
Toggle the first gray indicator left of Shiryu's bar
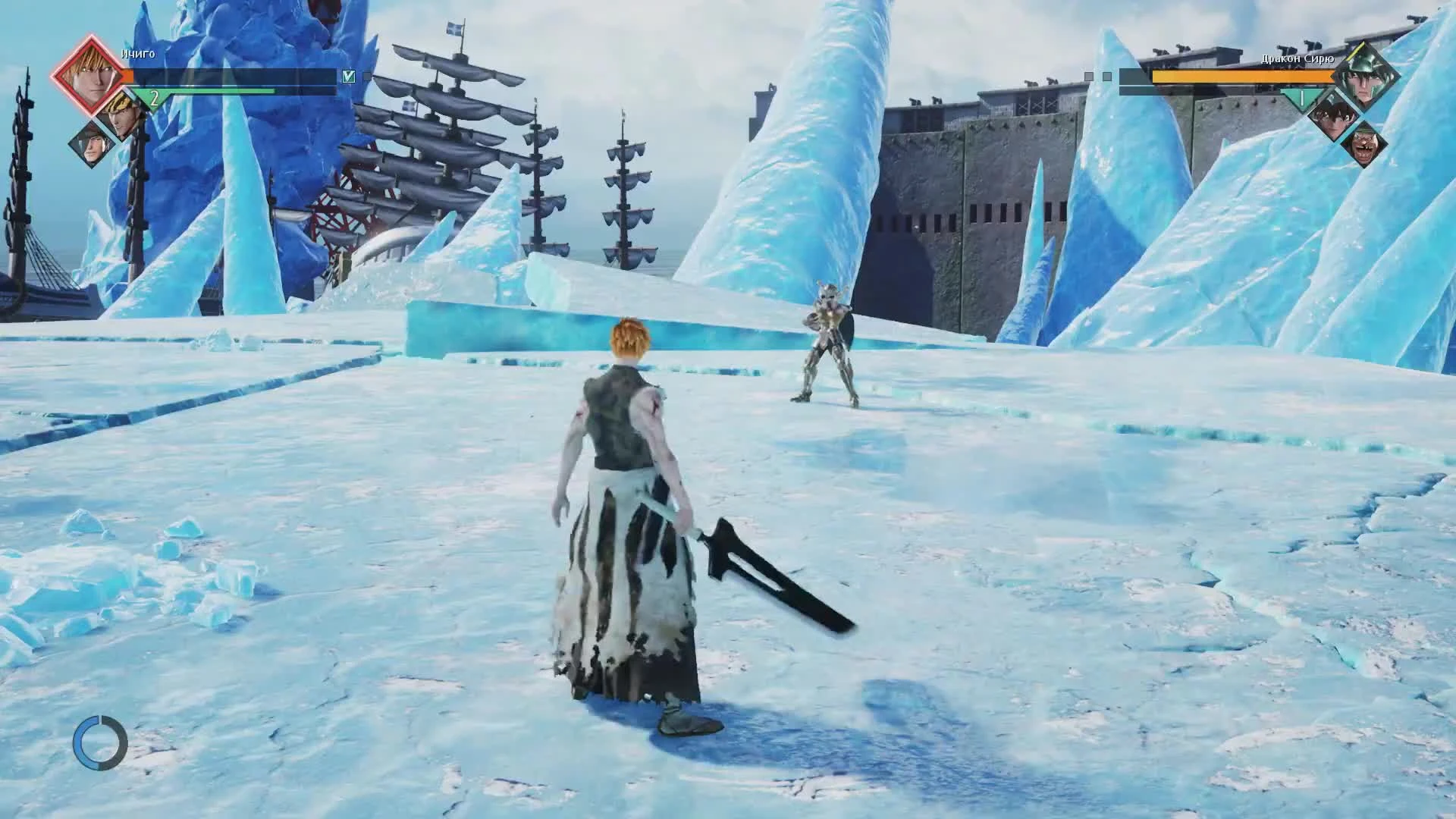[1088, 76]
